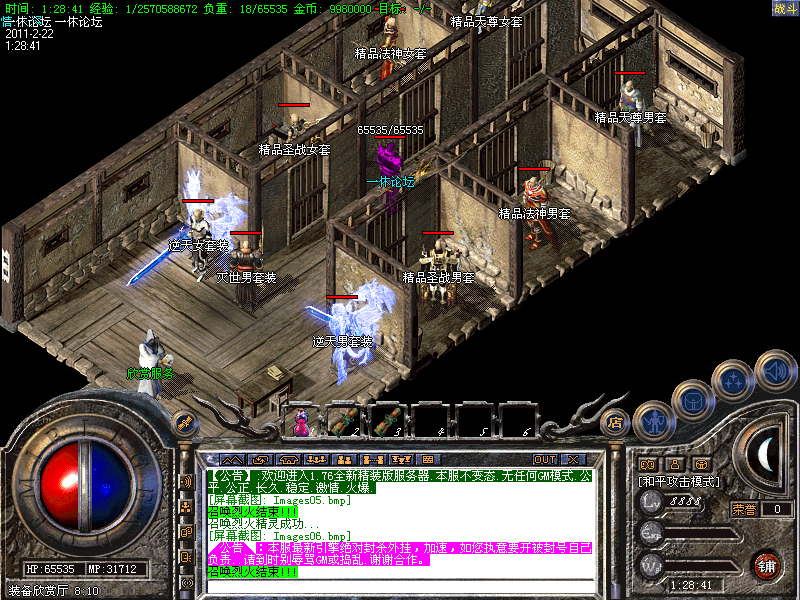Select the pink potion in belt slot 1
Screen dimensions: 800x600
[x=299, y=421]
